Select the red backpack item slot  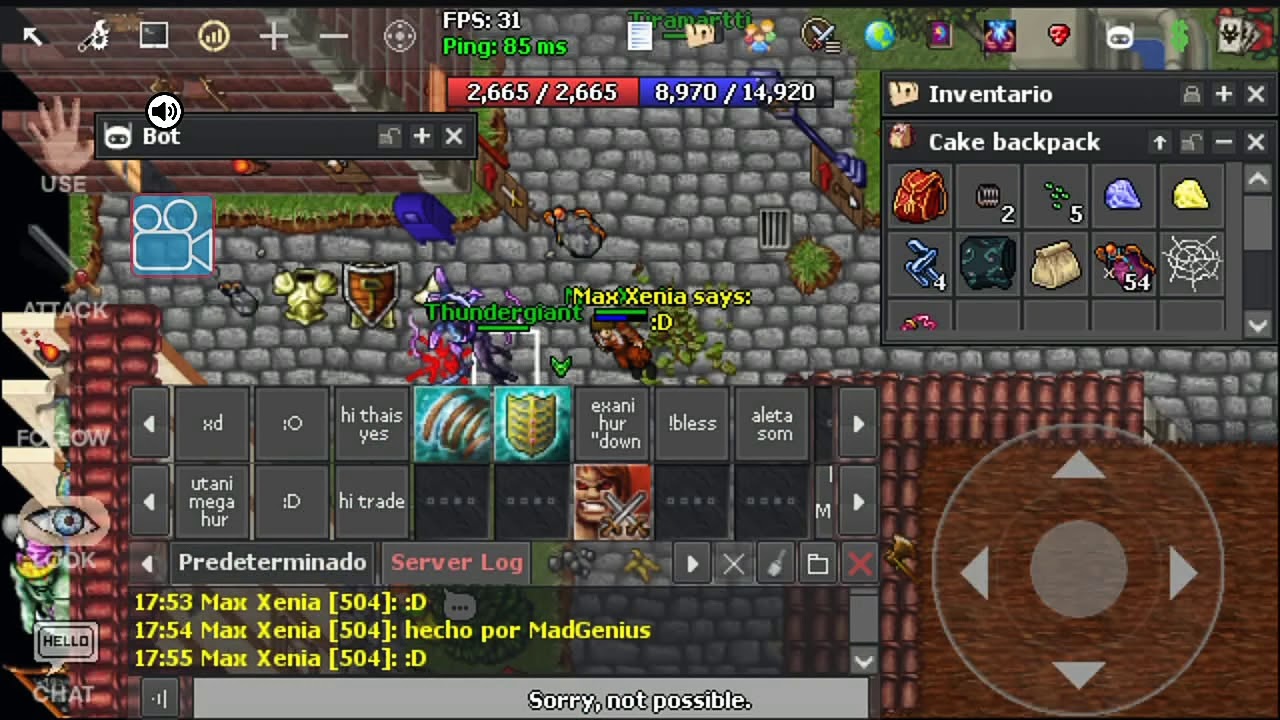pyautogui.click(x=920, y=196)
